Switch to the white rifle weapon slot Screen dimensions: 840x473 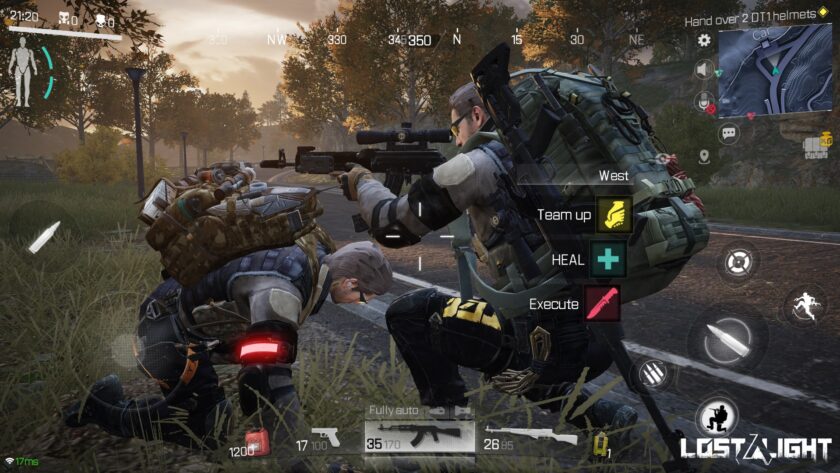click(x=530, y=436)
